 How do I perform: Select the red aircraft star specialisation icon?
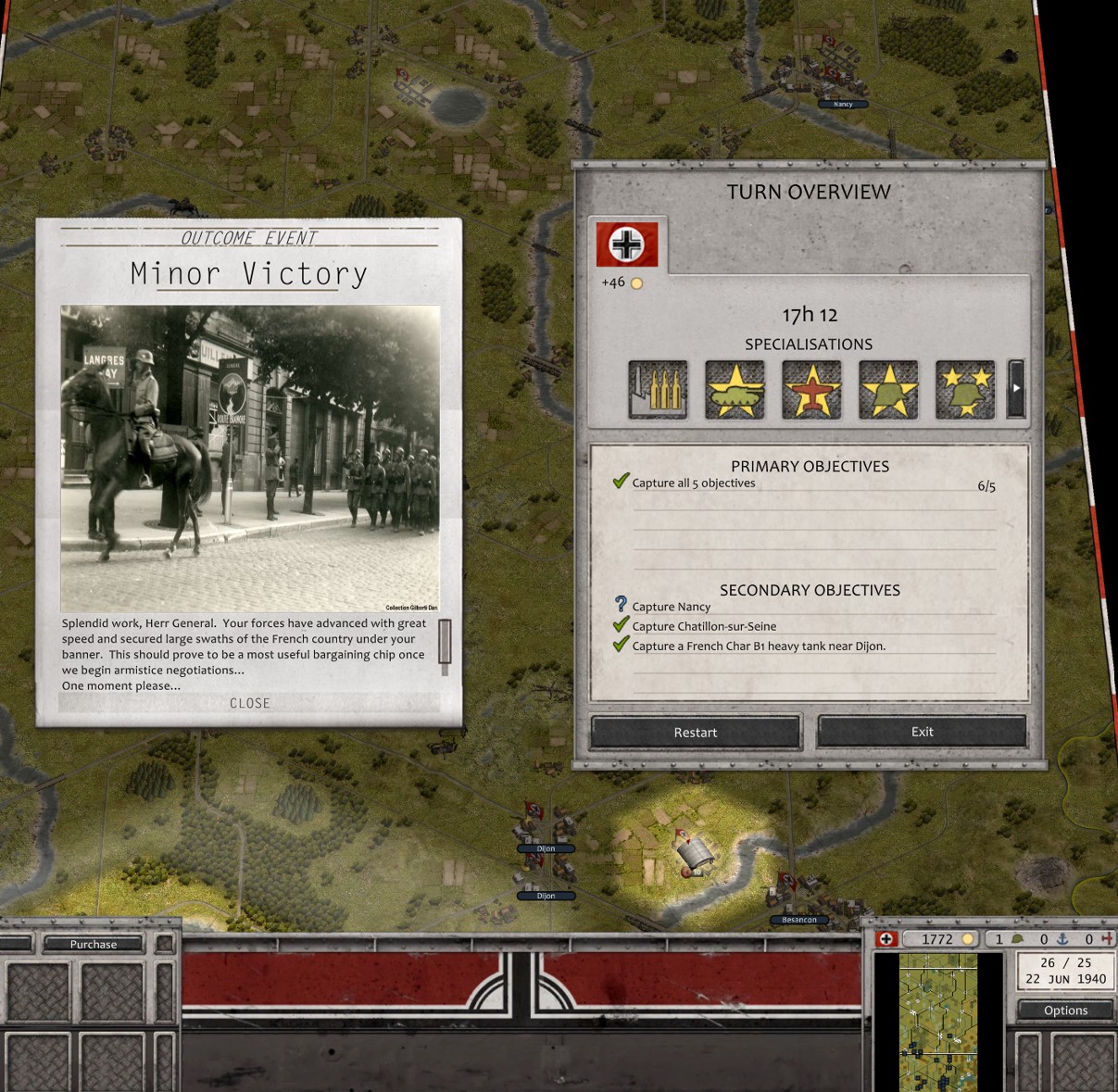click(x=811, y=389)
